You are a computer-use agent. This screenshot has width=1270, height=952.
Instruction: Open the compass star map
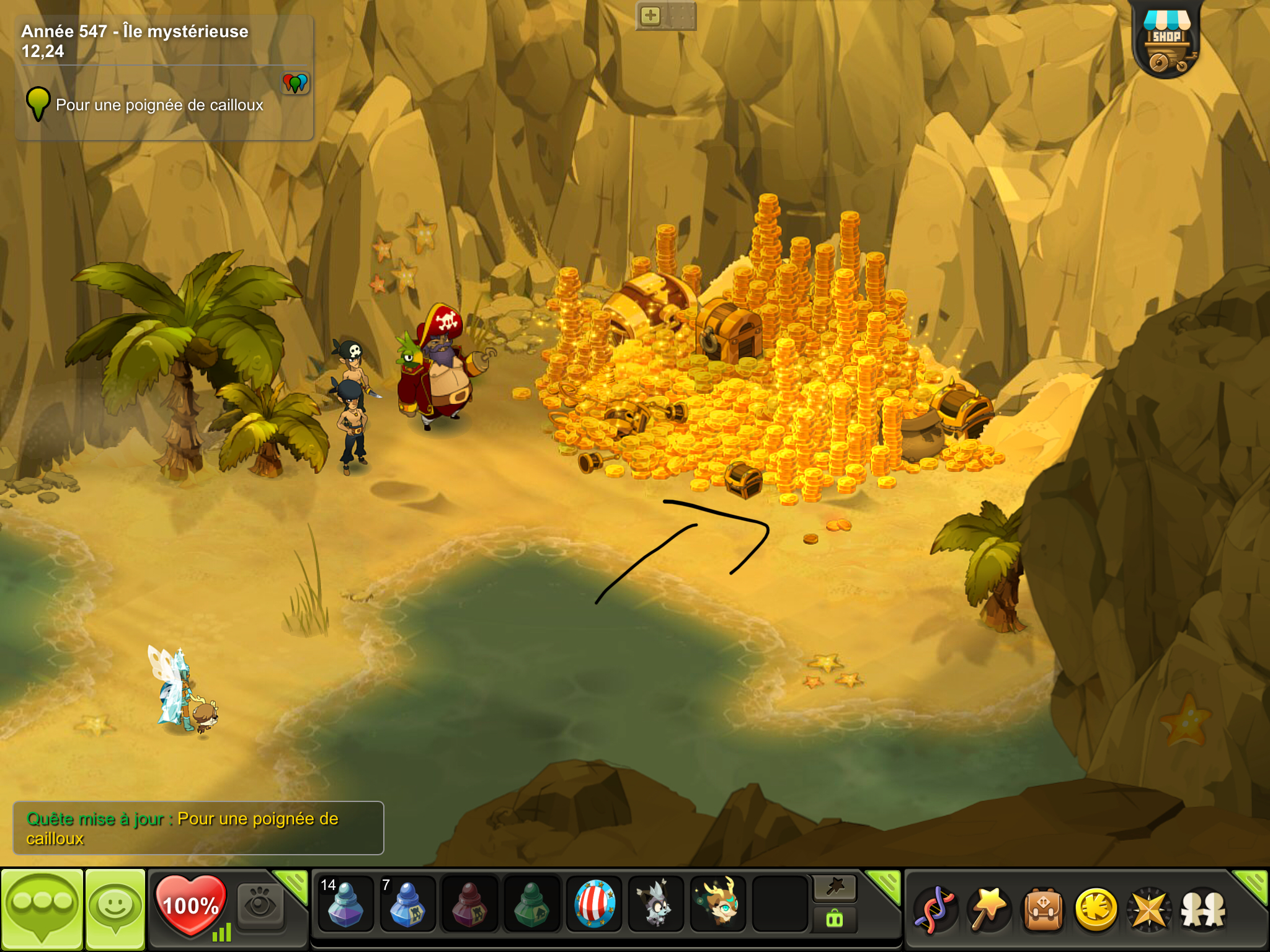pyautogui.click(x=1149, y=909)
